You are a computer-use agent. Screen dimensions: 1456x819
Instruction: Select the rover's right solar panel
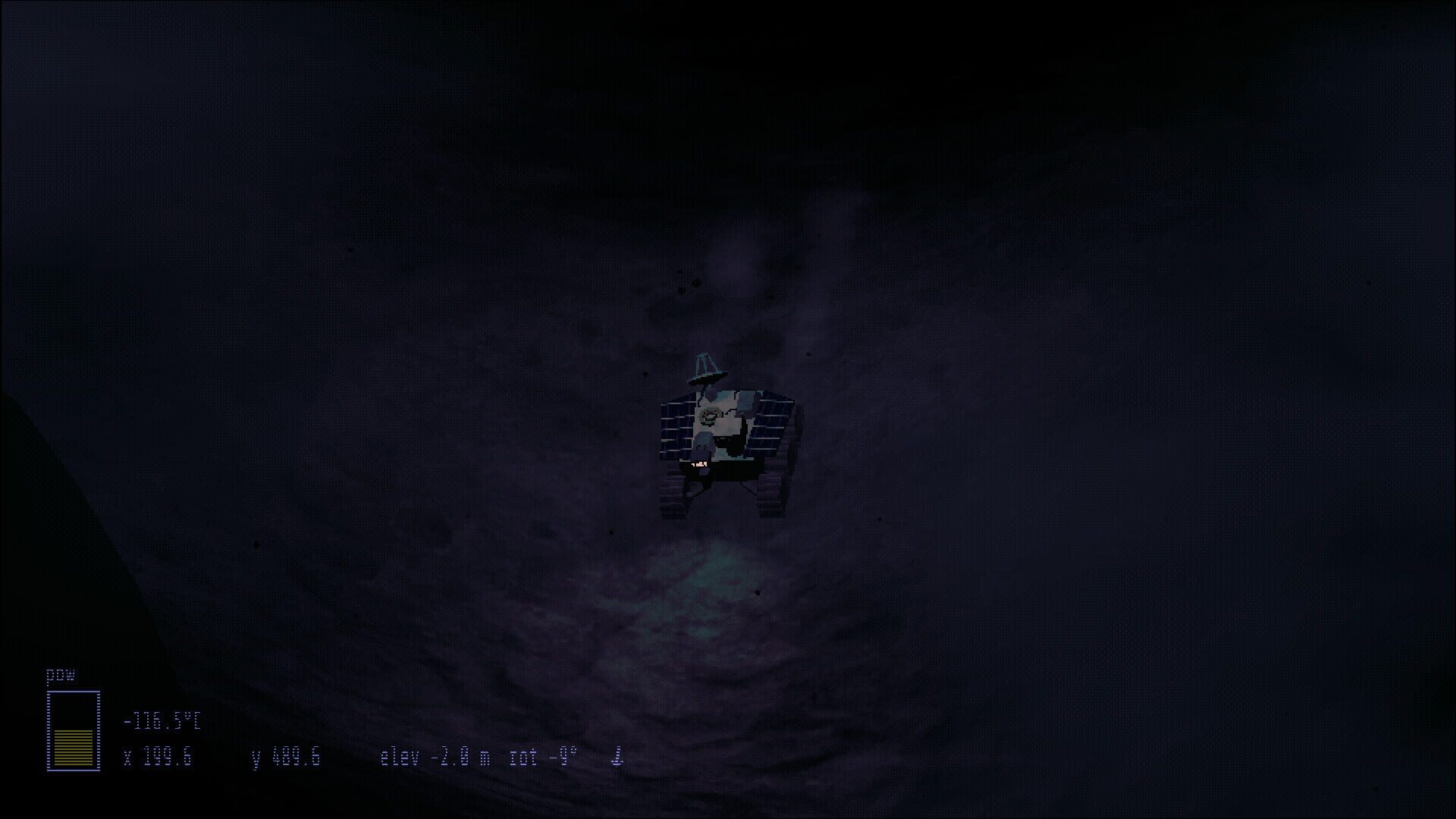point(769,421)
